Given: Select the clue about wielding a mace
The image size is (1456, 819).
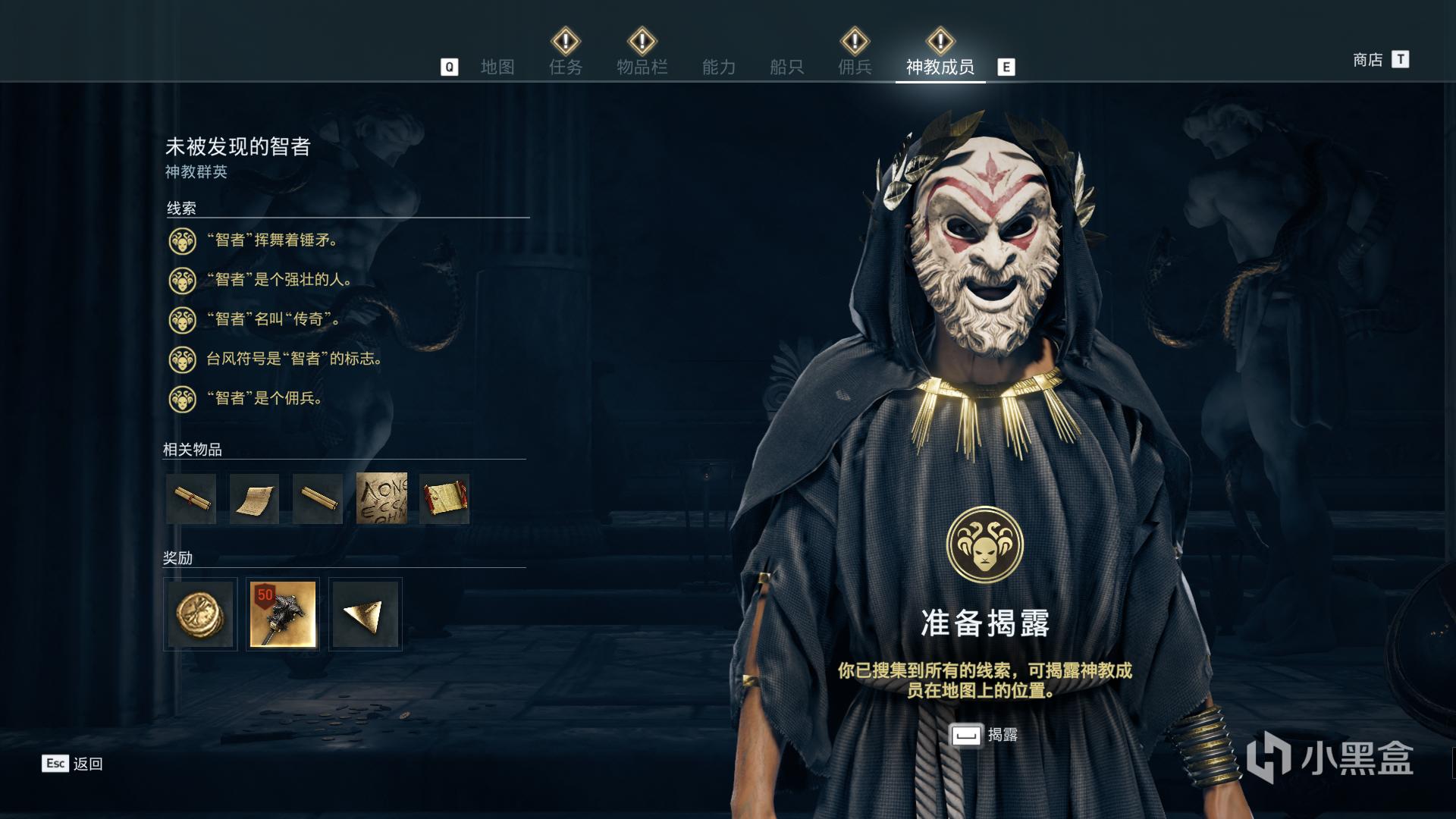Looking at the screenshot, I should tap(272, 240).
